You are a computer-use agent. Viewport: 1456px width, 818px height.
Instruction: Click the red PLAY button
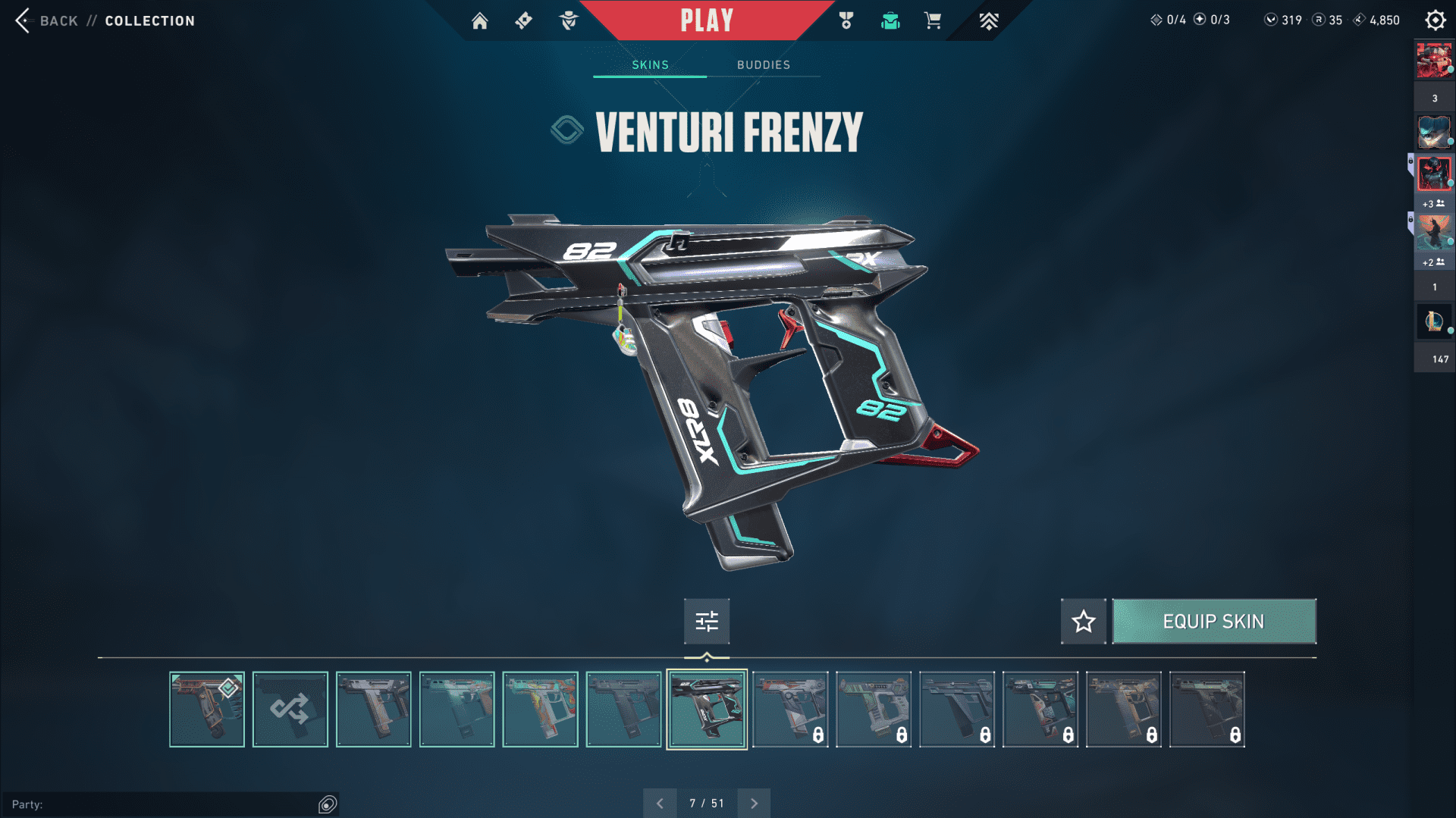tap(706, 20)
